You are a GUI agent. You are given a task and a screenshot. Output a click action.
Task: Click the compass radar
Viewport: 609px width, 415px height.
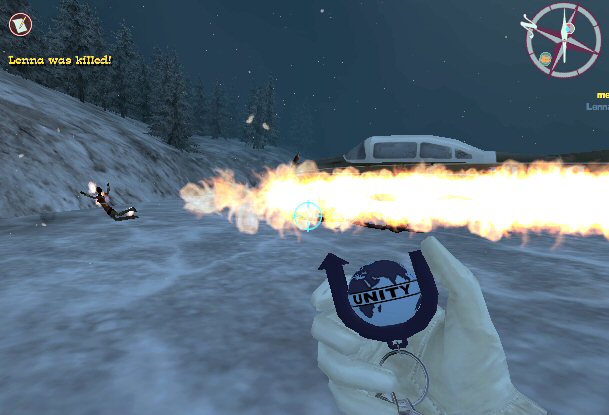coord(562,40)
